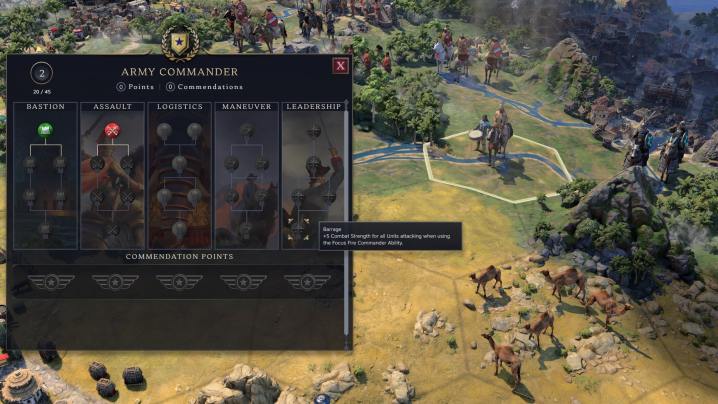Select the green Bastion top promotion node
The height and width of the screenshot is (404, 718).
tap(44, 130)
